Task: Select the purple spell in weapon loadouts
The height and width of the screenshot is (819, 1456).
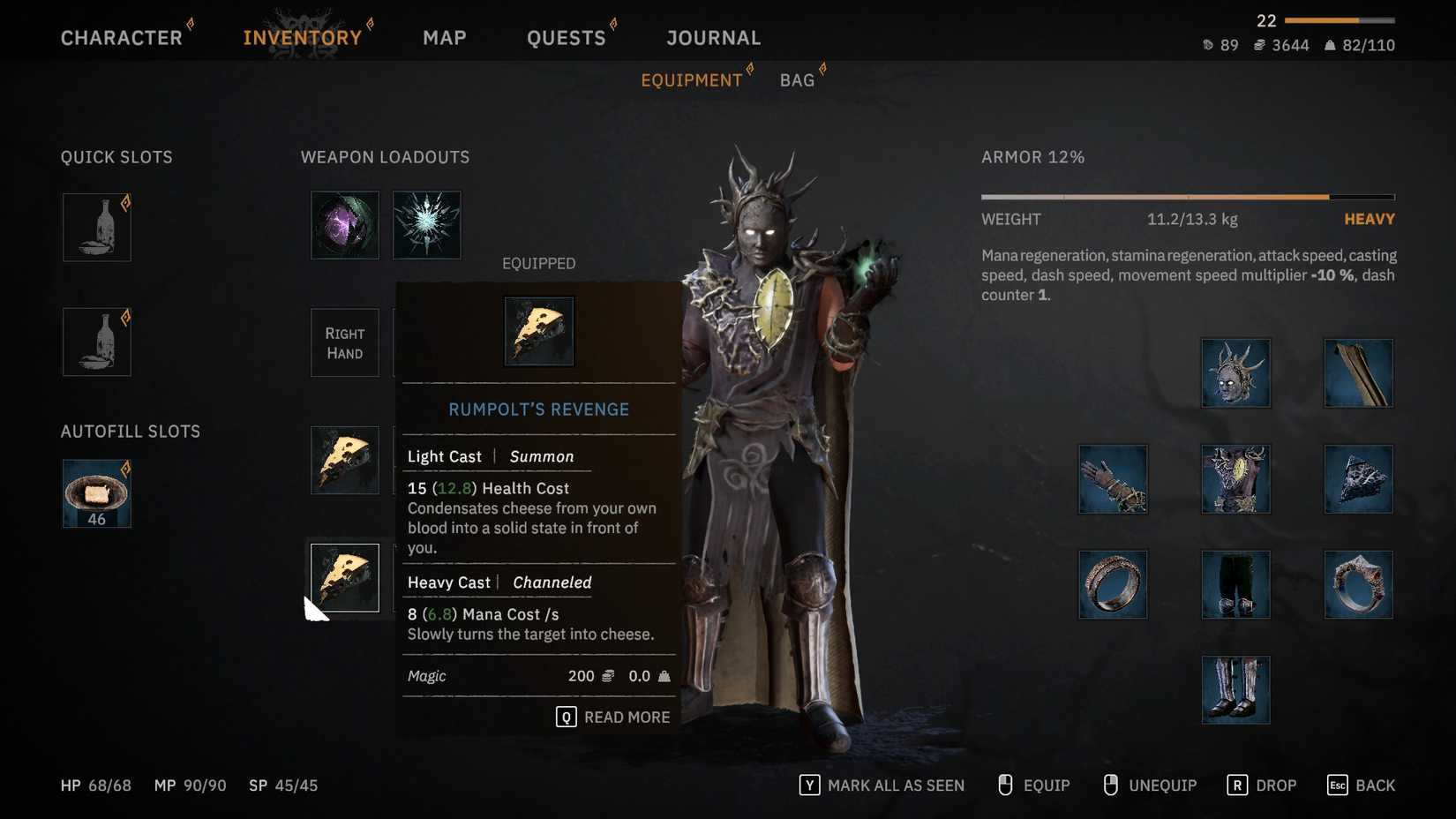Action: (x=344, y=225)
